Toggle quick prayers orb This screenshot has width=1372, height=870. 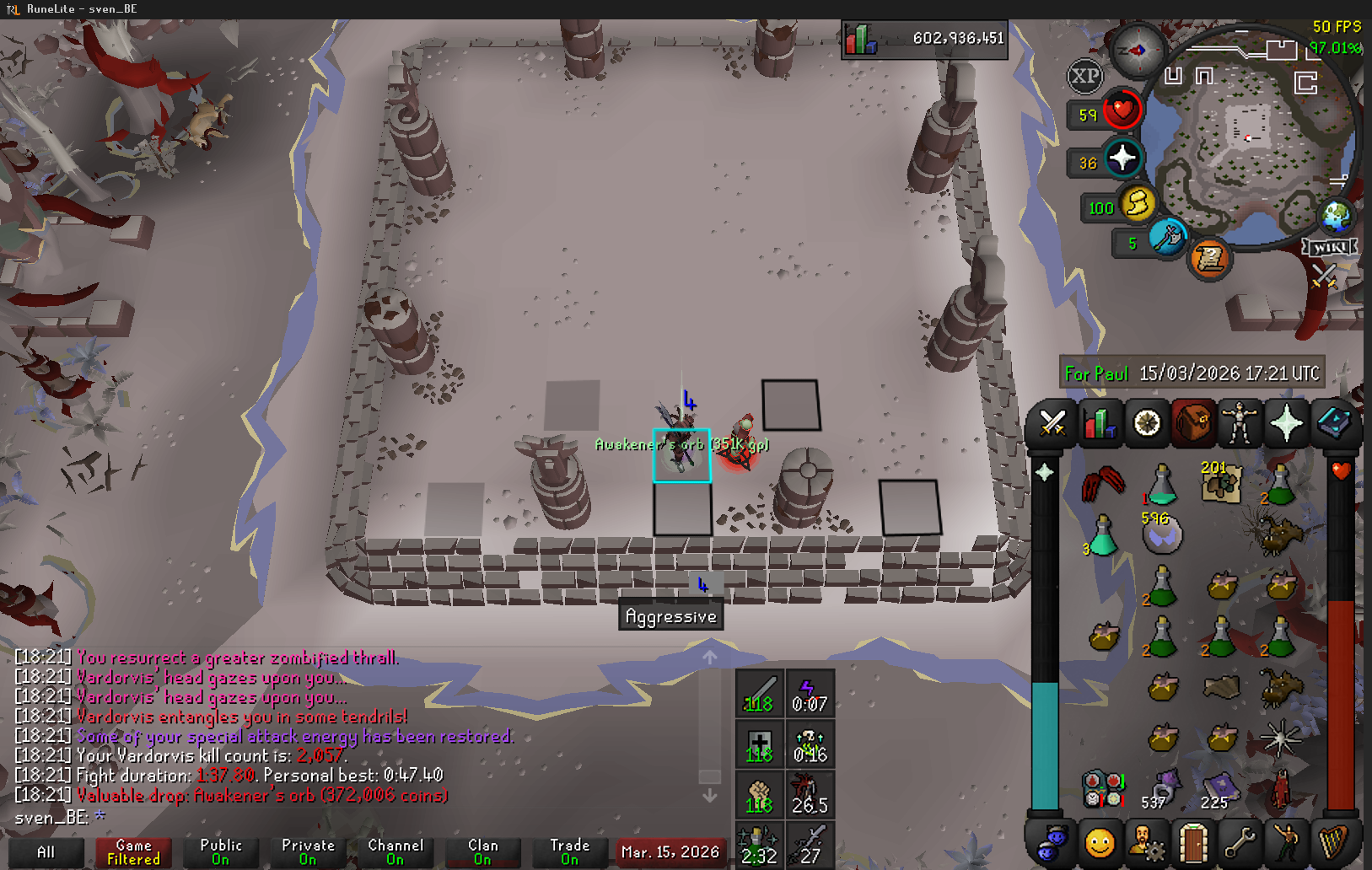click(x=1122, y=158)
